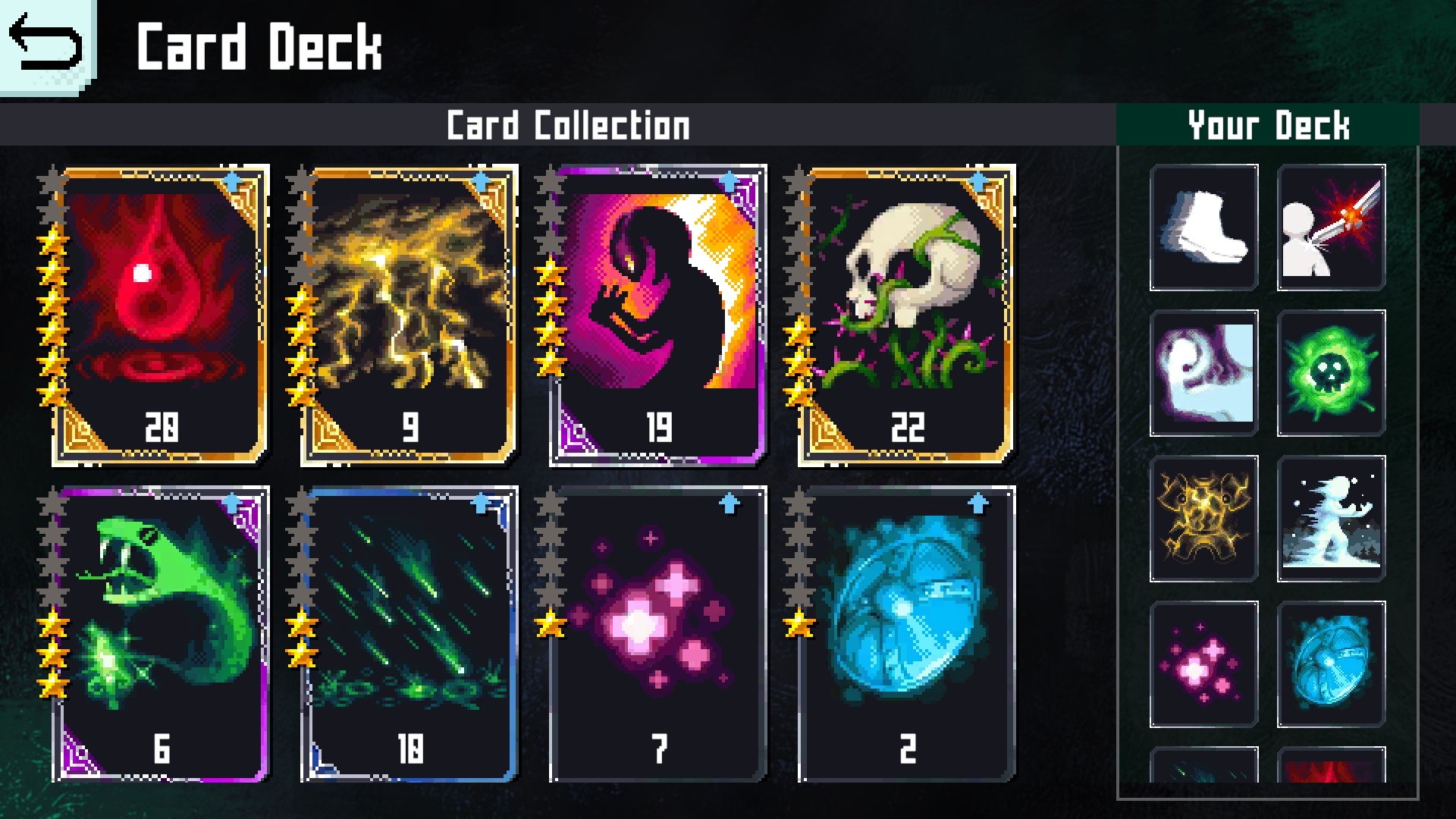Click the icy running figure deck slot
Viewport: 1456px width, 819px height.
coord(1332,519)
